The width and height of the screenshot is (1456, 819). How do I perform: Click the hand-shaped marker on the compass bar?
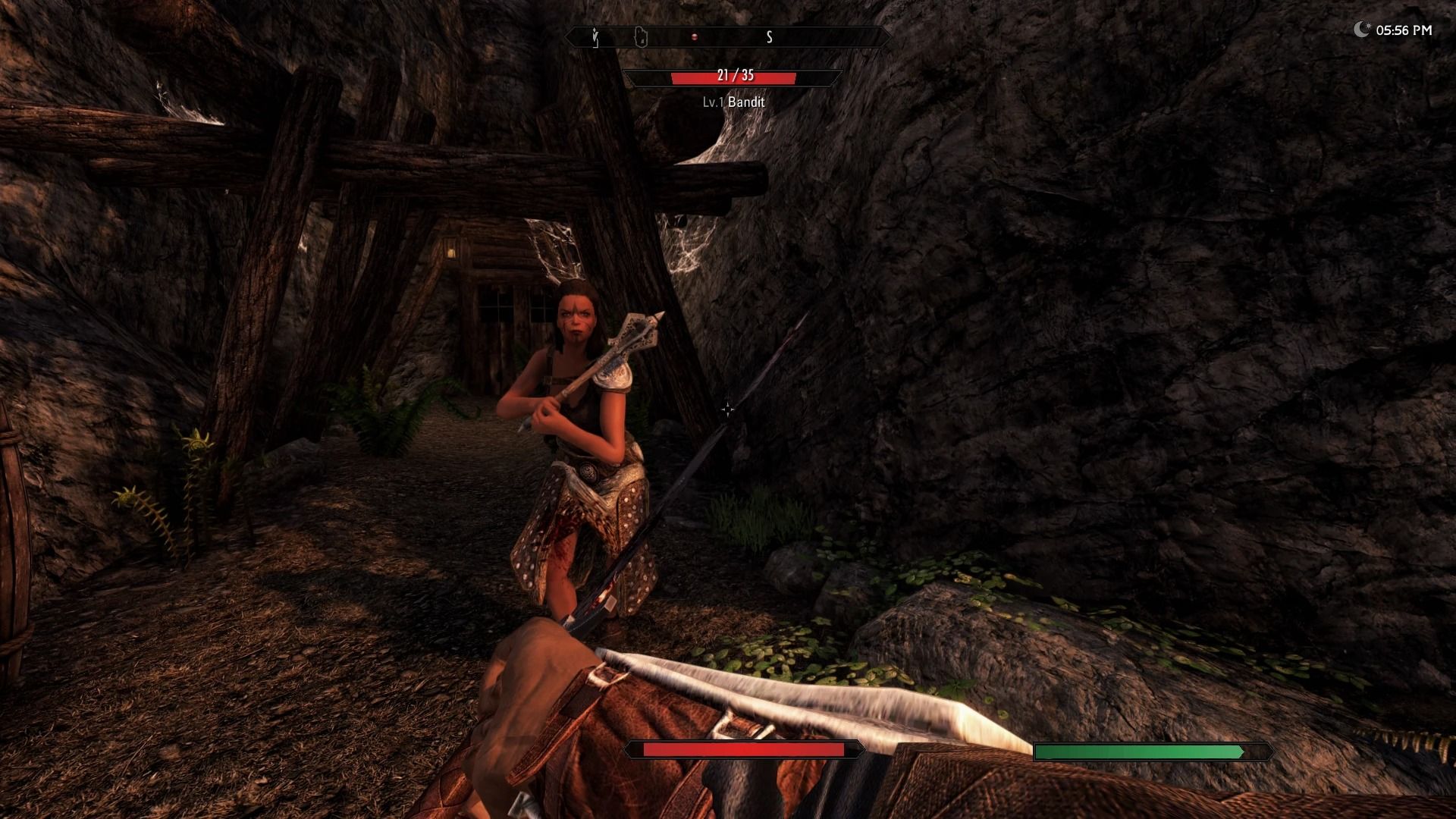641,36
